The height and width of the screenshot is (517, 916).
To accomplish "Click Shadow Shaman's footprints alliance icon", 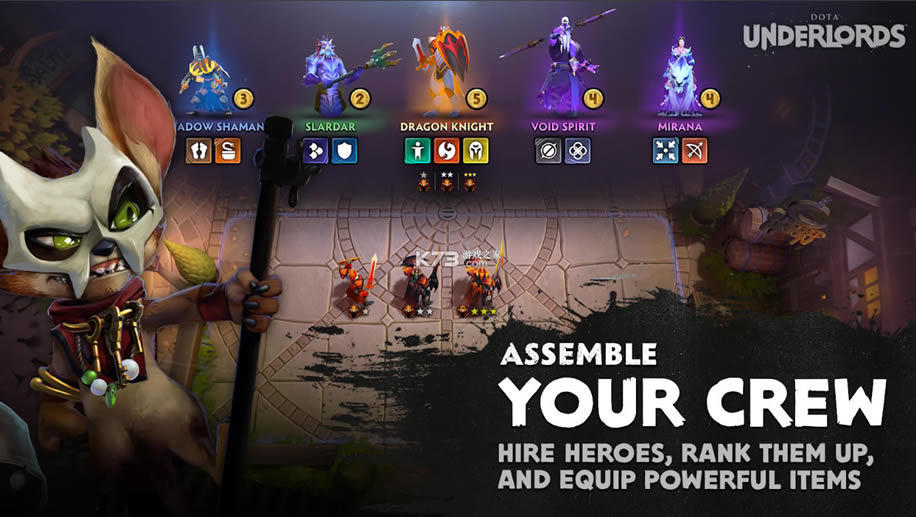I will click(x=199, y=151).
